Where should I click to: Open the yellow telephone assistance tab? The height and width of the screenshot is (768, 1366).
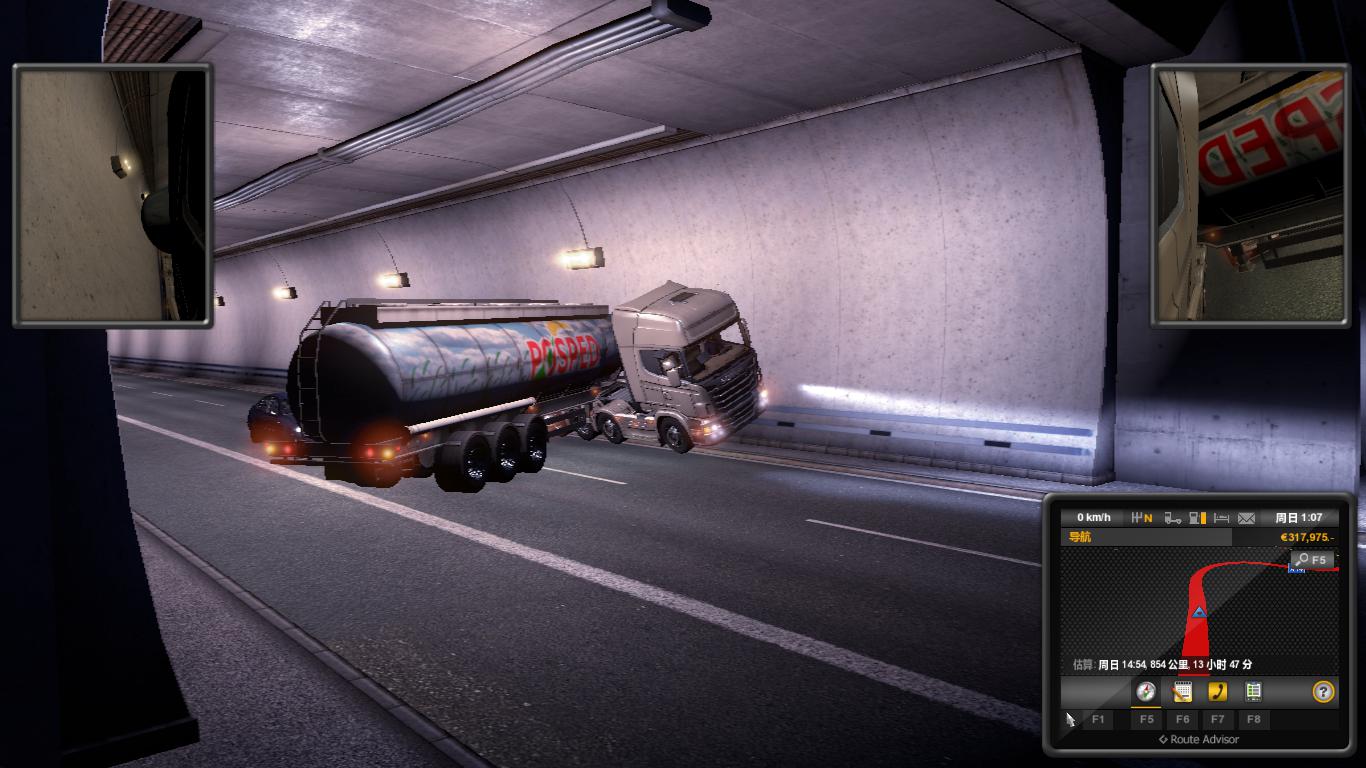1217,692
